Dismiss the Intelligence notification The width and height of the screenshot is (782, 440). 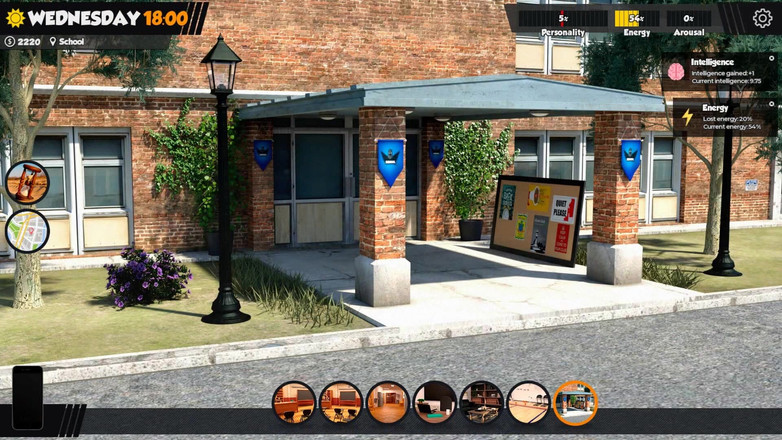[771, 59]
